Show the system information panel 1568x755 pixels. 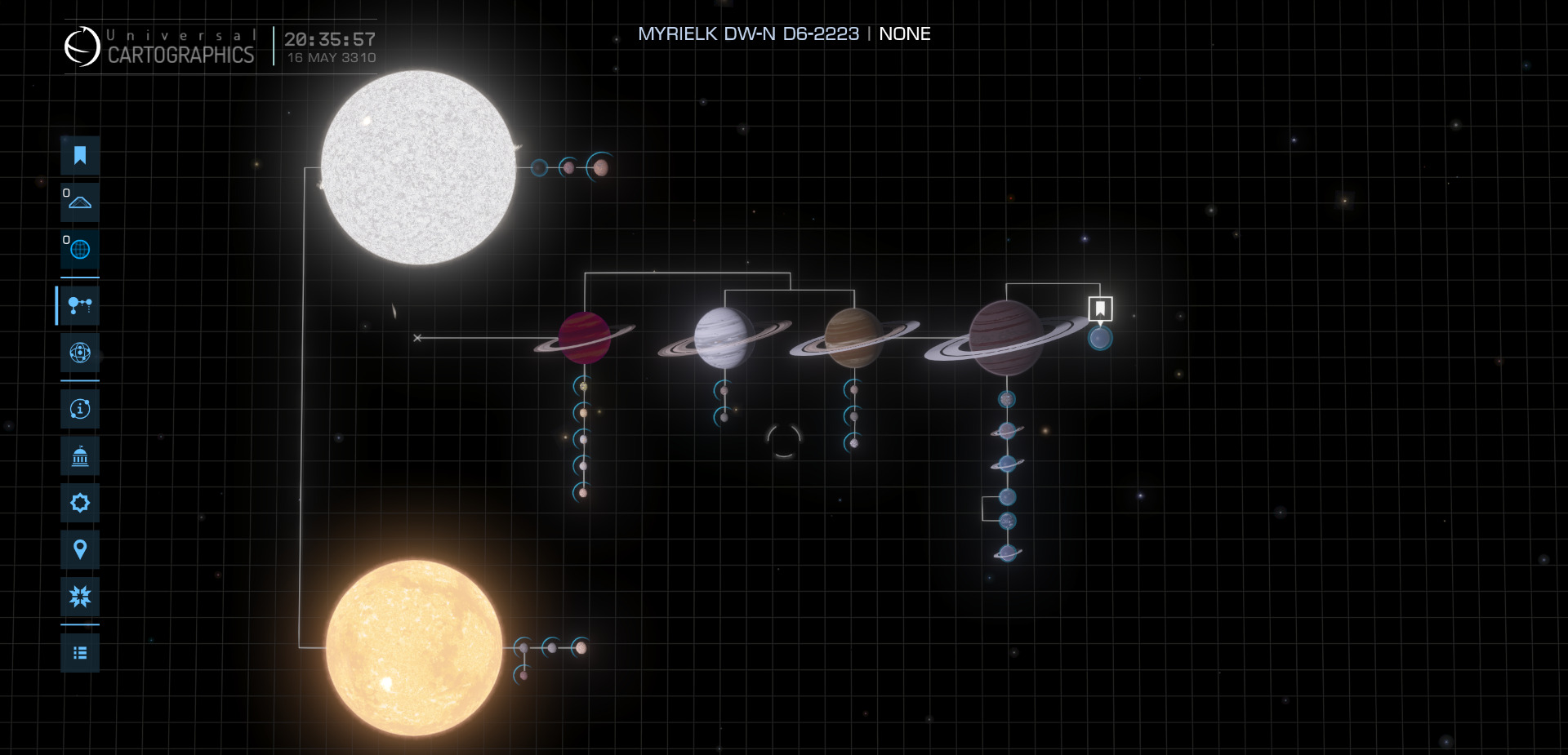coord(80,408)
